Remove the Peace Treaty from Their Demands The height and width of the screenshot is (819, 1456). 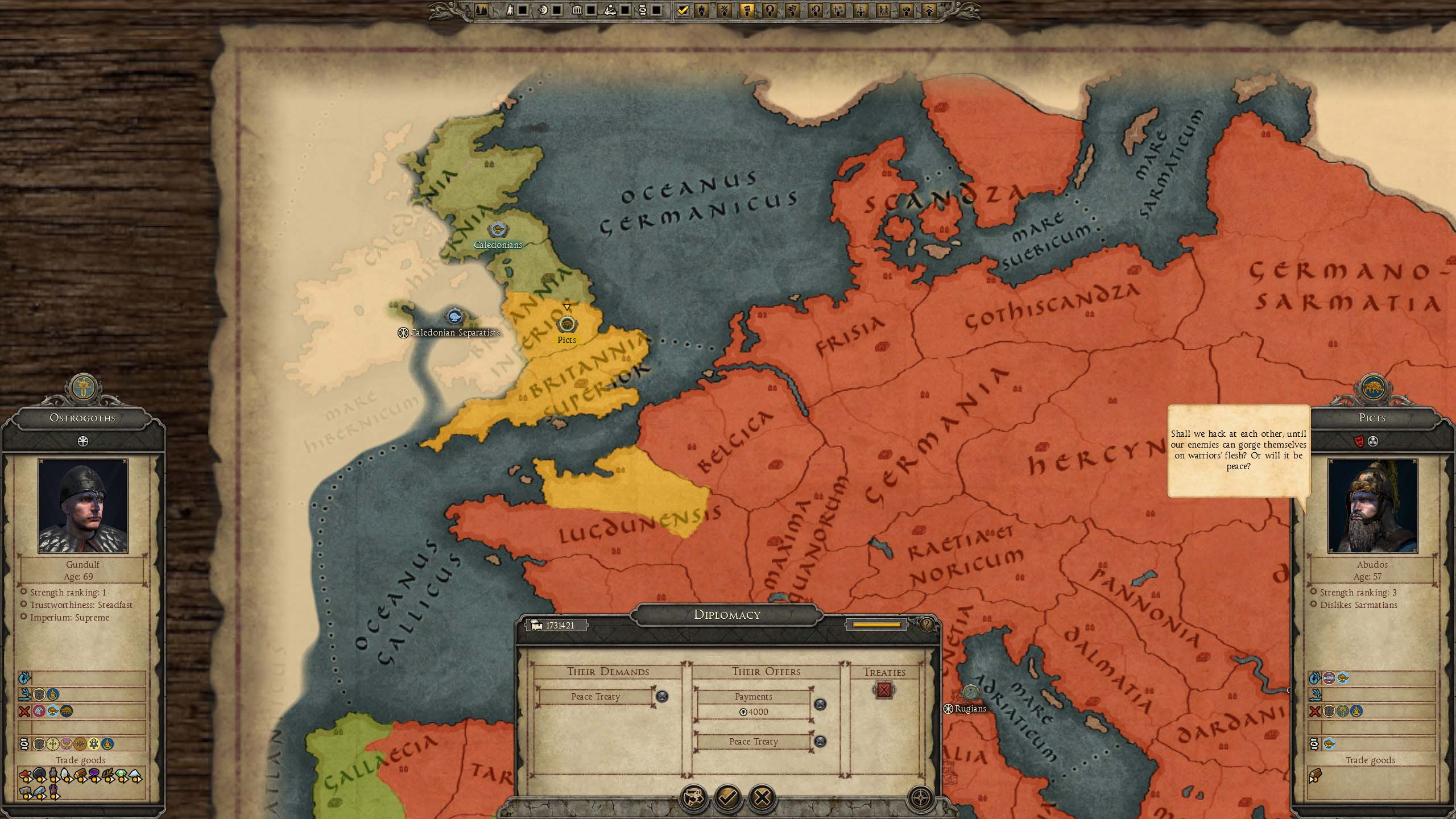662,696
